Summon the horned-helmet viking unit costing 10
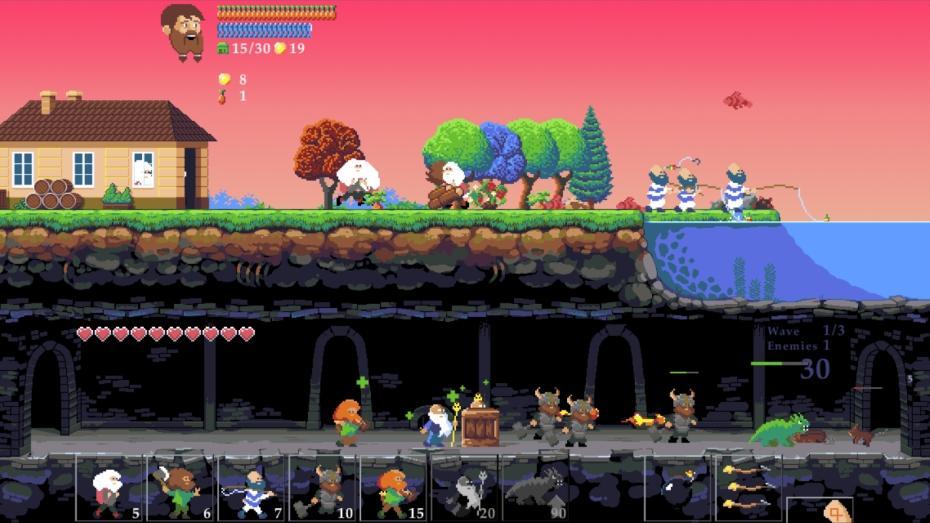Viewport: 930px width, 523px height. point(323,487)
